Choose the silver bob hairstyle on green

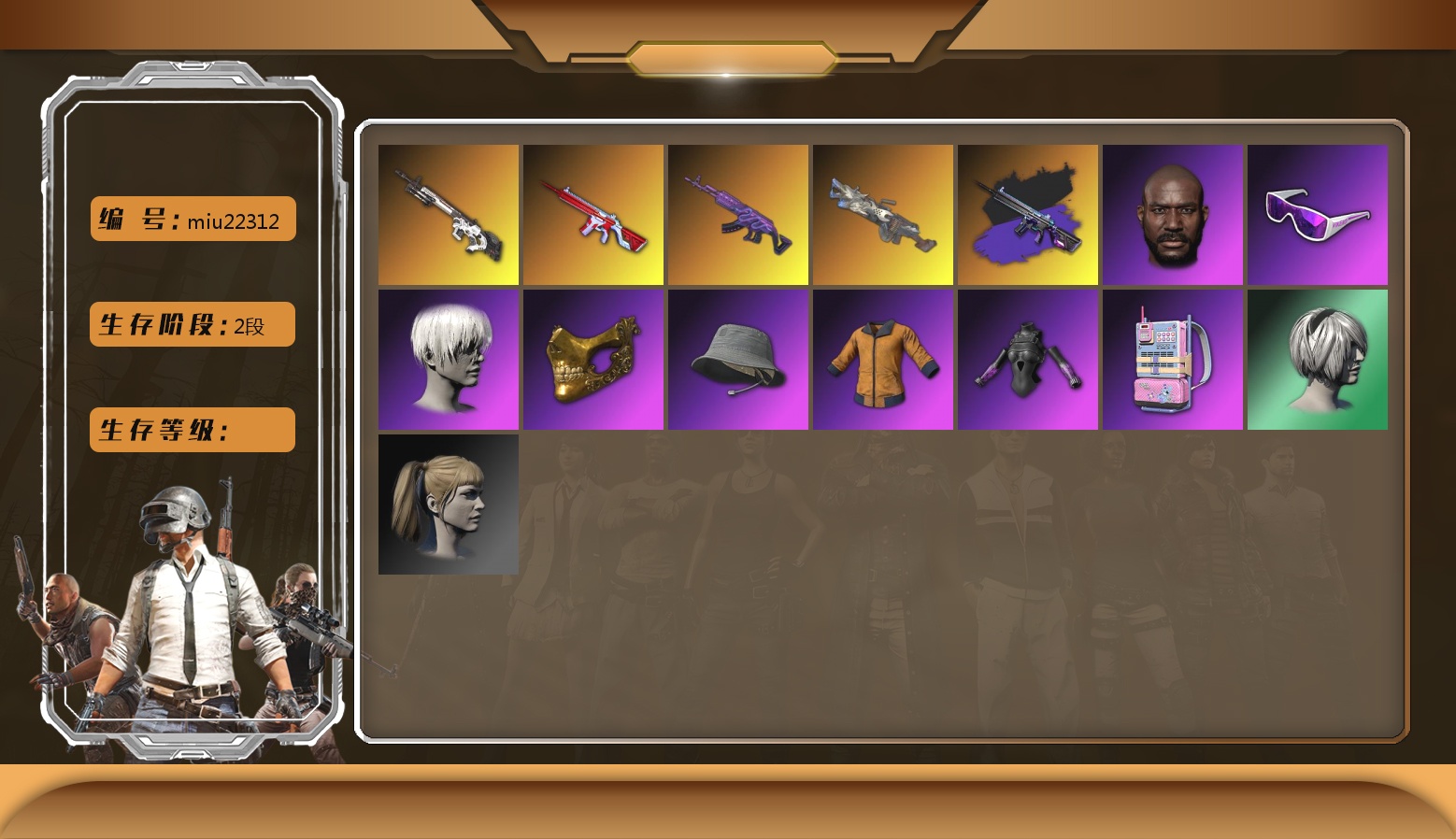click(x=1318, y=360)
